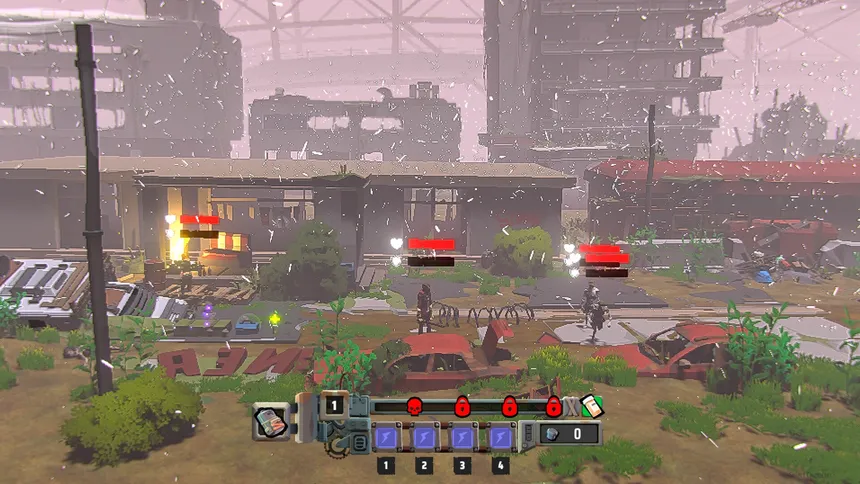Image resolution: width=860 pixels, height=484 pixels.
Task: Activate lightning ability slot numbered 4
Action: (x=500, y=437)
